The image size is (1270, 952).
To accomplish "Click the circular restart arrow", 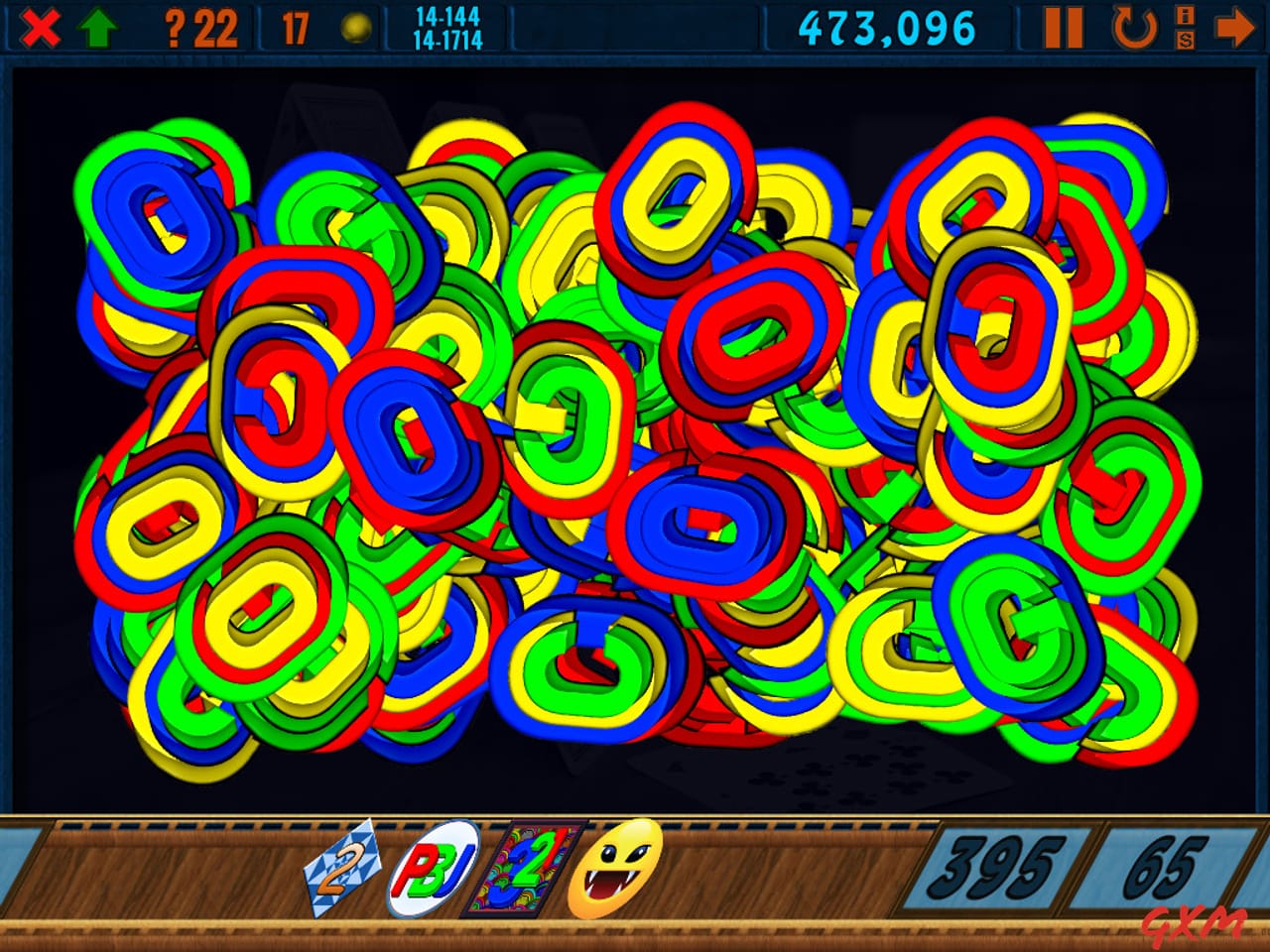I will click(x=1134, y=27).
